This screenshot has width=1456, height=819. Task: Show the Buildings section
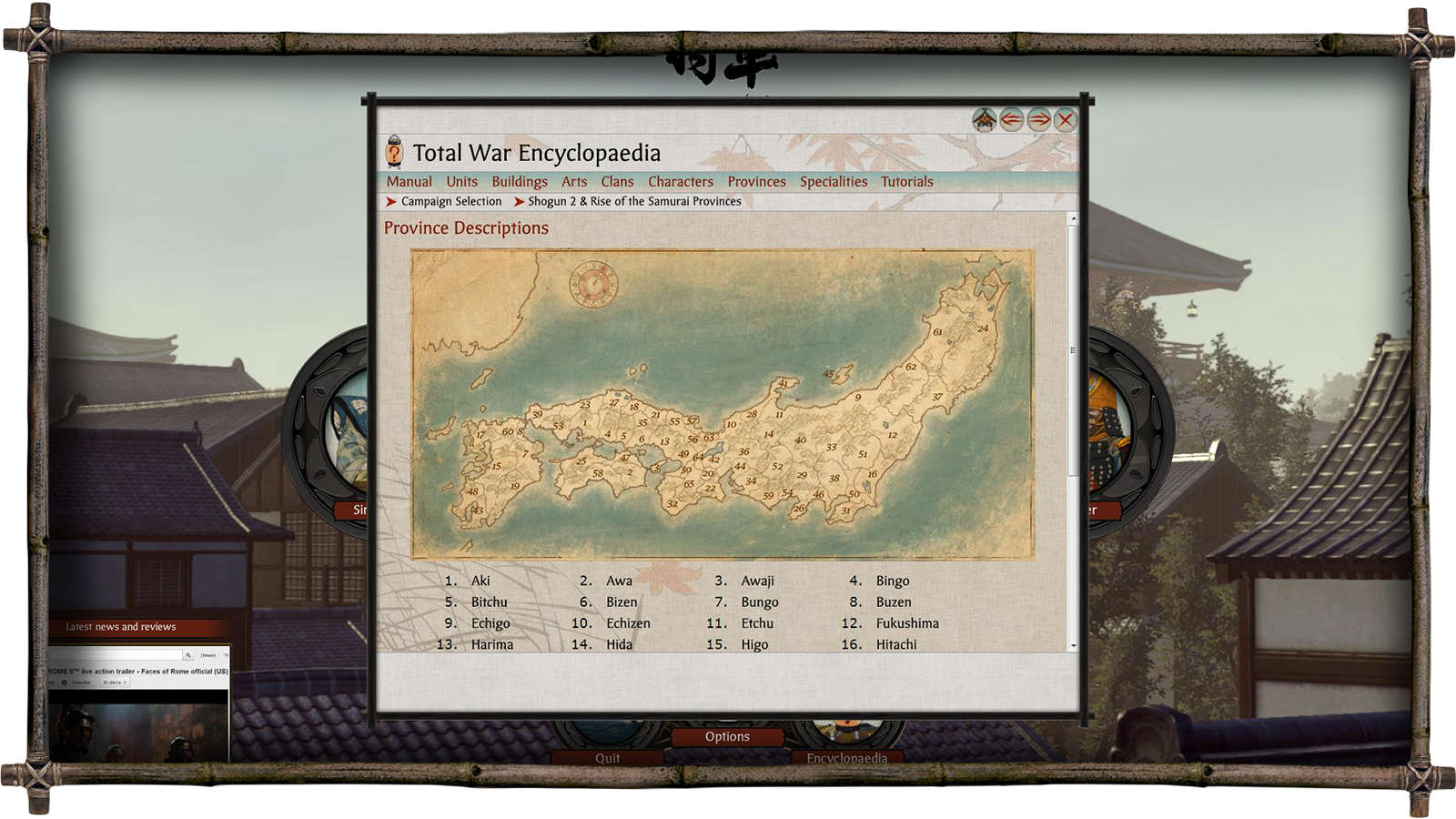pyautogui.click(x=520, y=182)
